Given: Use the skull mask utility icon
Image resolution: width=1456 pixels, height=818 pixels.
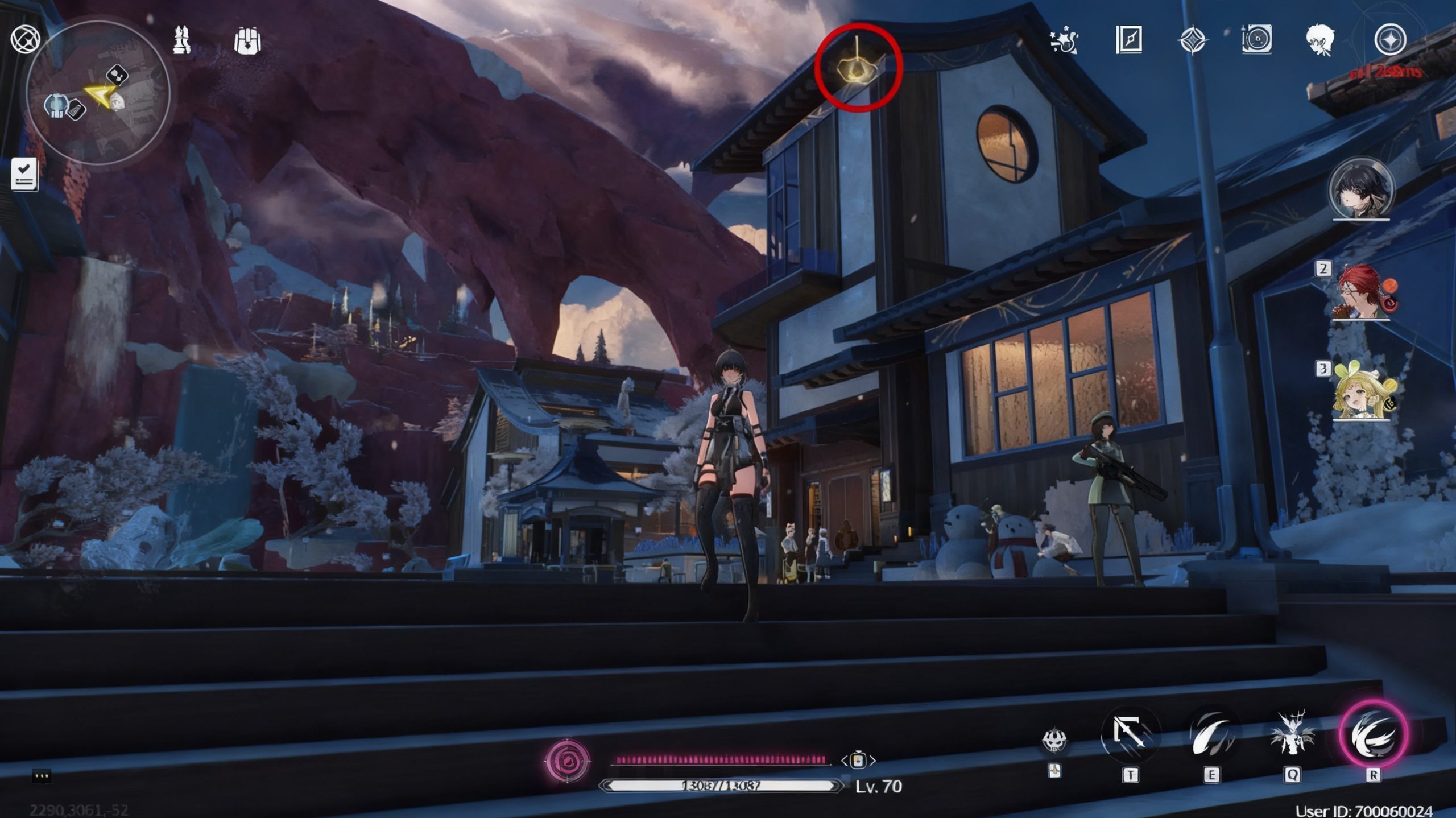Looking at the screenshot, I should (1054, 740).
